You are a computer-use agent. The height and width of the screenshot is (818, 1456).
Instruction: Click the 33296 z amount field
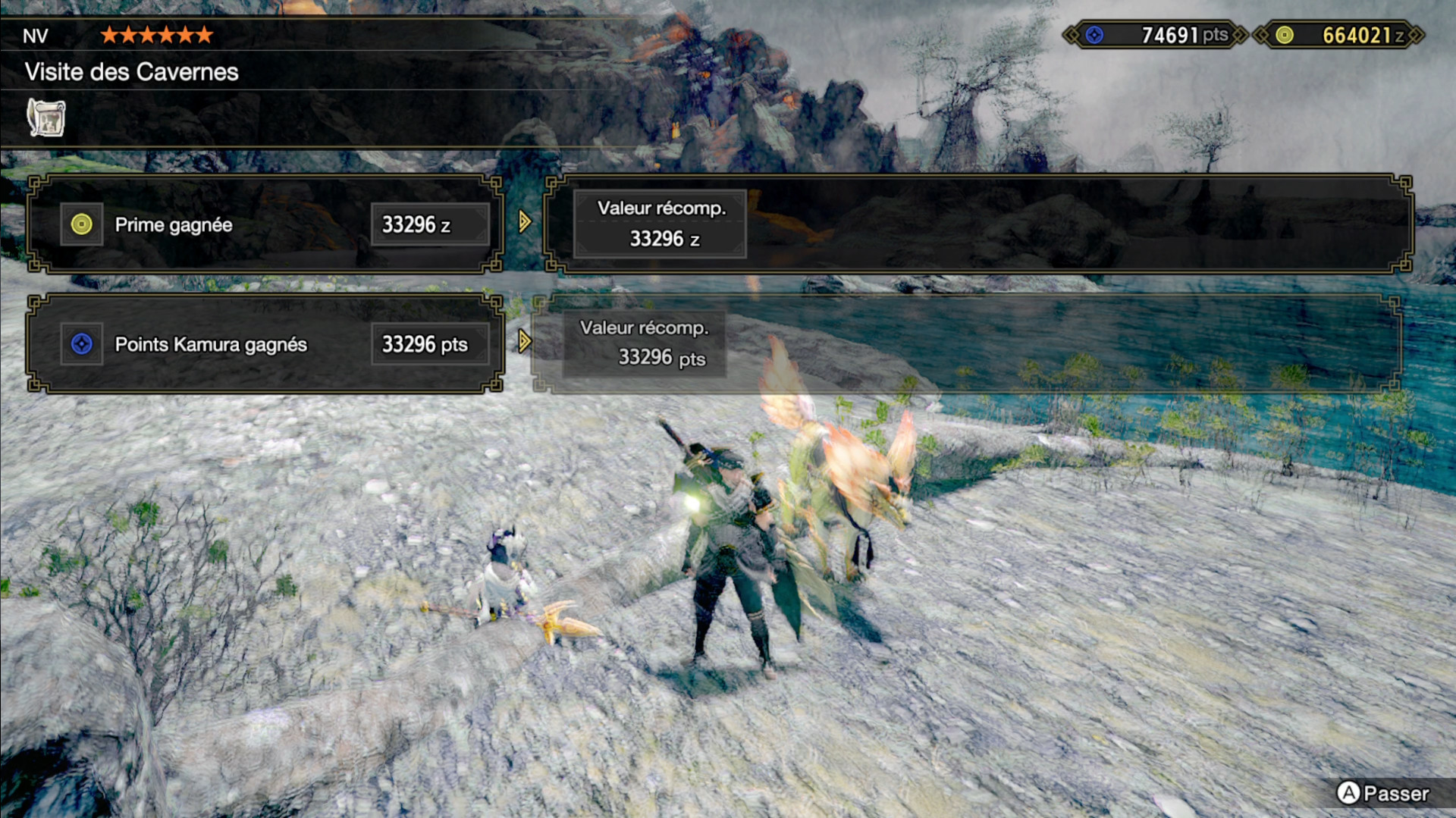pyautogui.click(x=429, y=224)
